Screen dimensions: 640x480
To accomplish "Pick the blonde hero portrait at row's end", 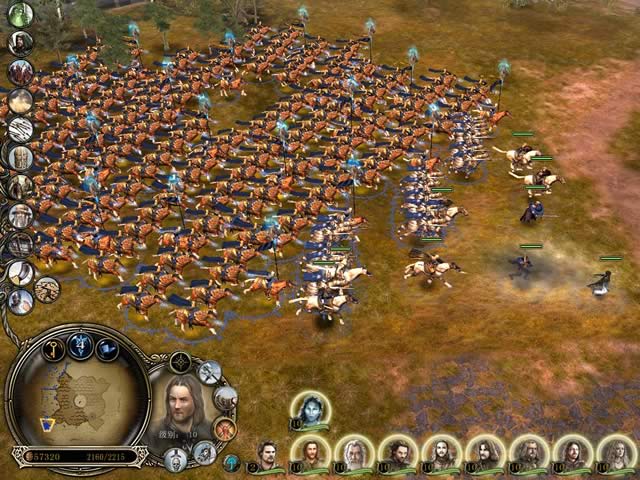I will point(615,452).
